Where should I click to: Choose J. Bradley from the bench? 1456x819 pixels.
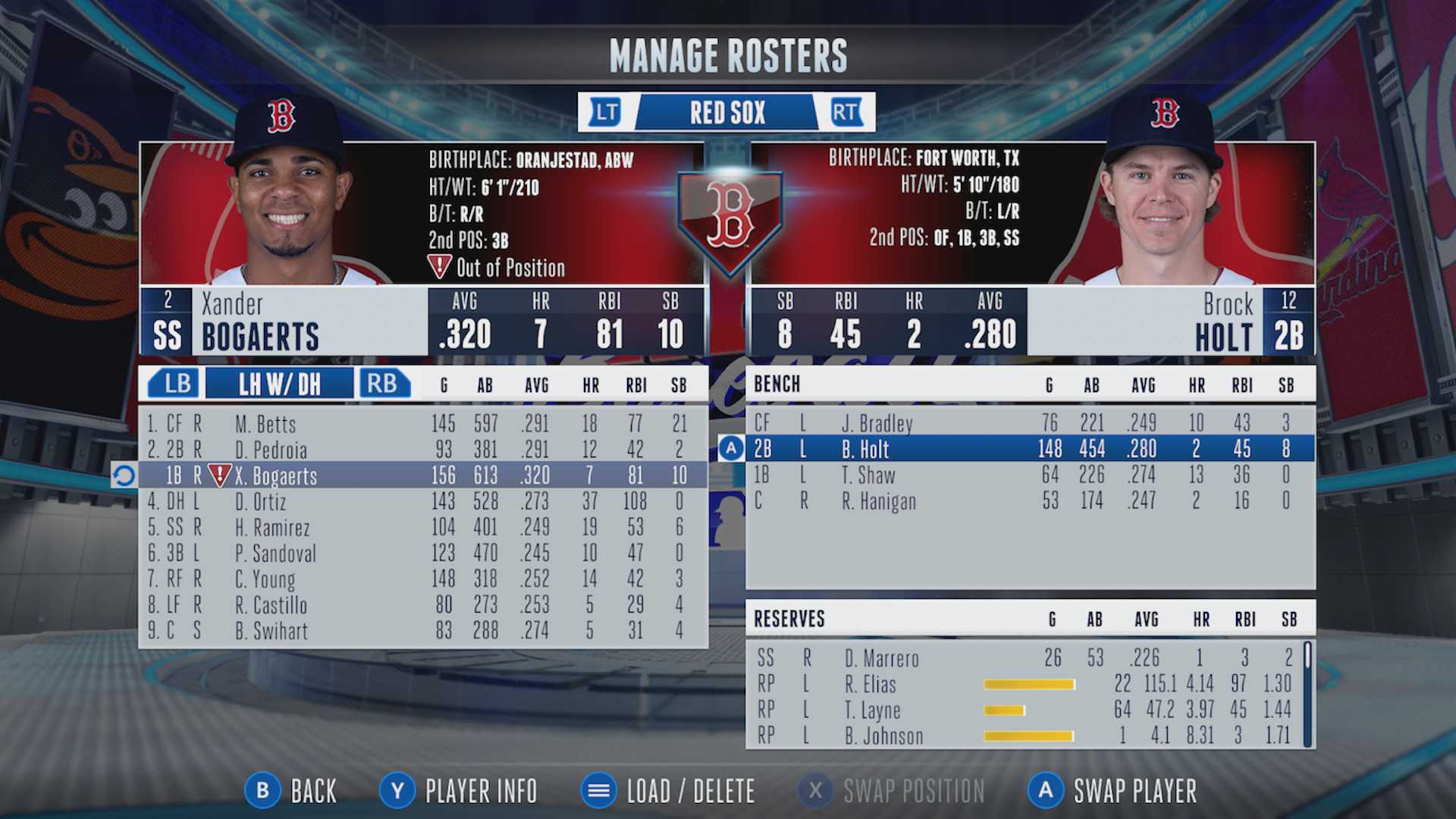[x=1030, y=422]
